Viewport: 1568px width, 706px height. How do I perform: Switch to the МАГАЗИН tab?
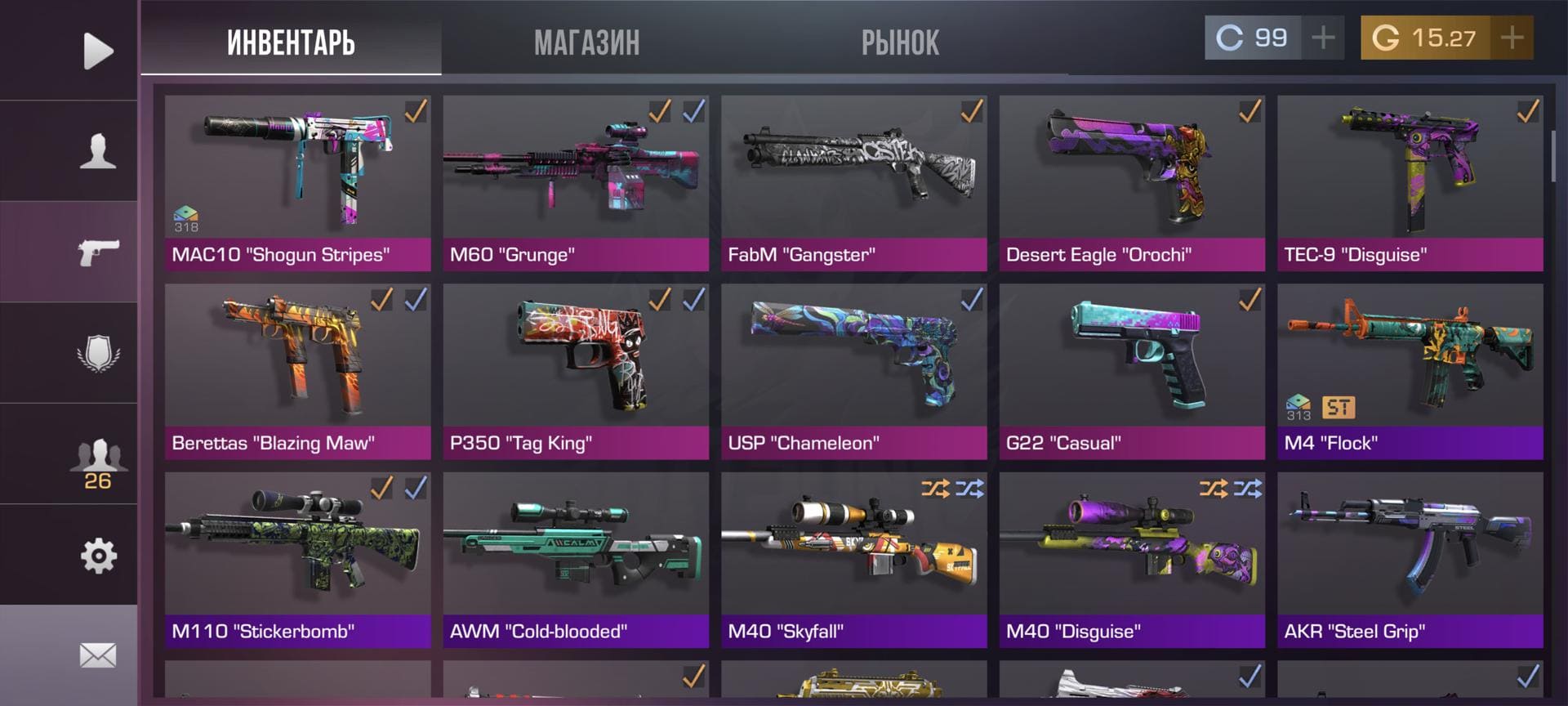point(586,42)
